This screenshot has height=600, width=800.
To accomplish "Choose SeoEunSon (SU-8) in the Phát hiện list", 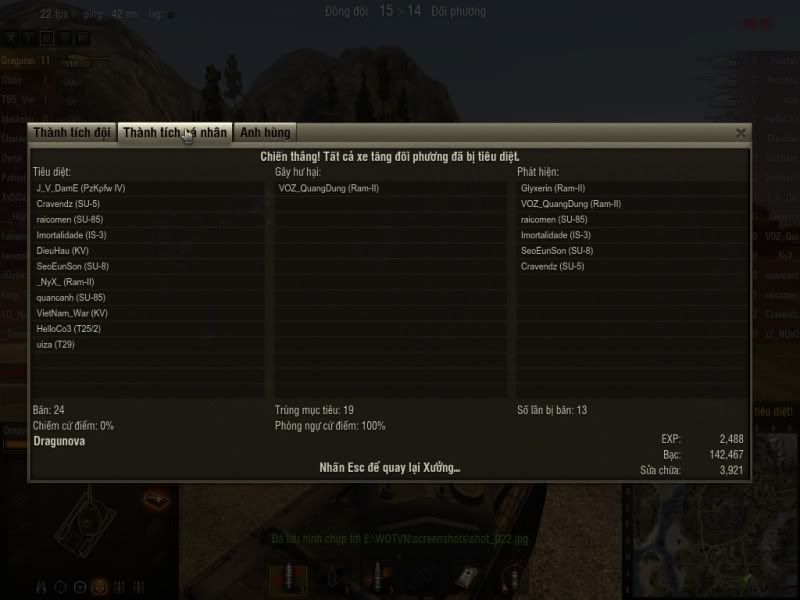I will point(557,251).
